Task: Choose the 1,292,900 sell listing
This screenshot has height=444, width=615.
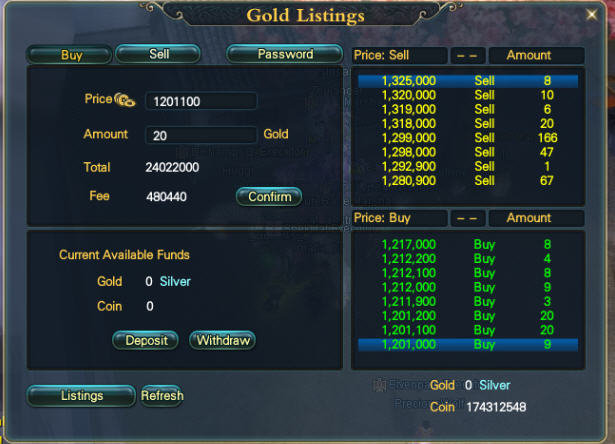Action: pos(467,167)
